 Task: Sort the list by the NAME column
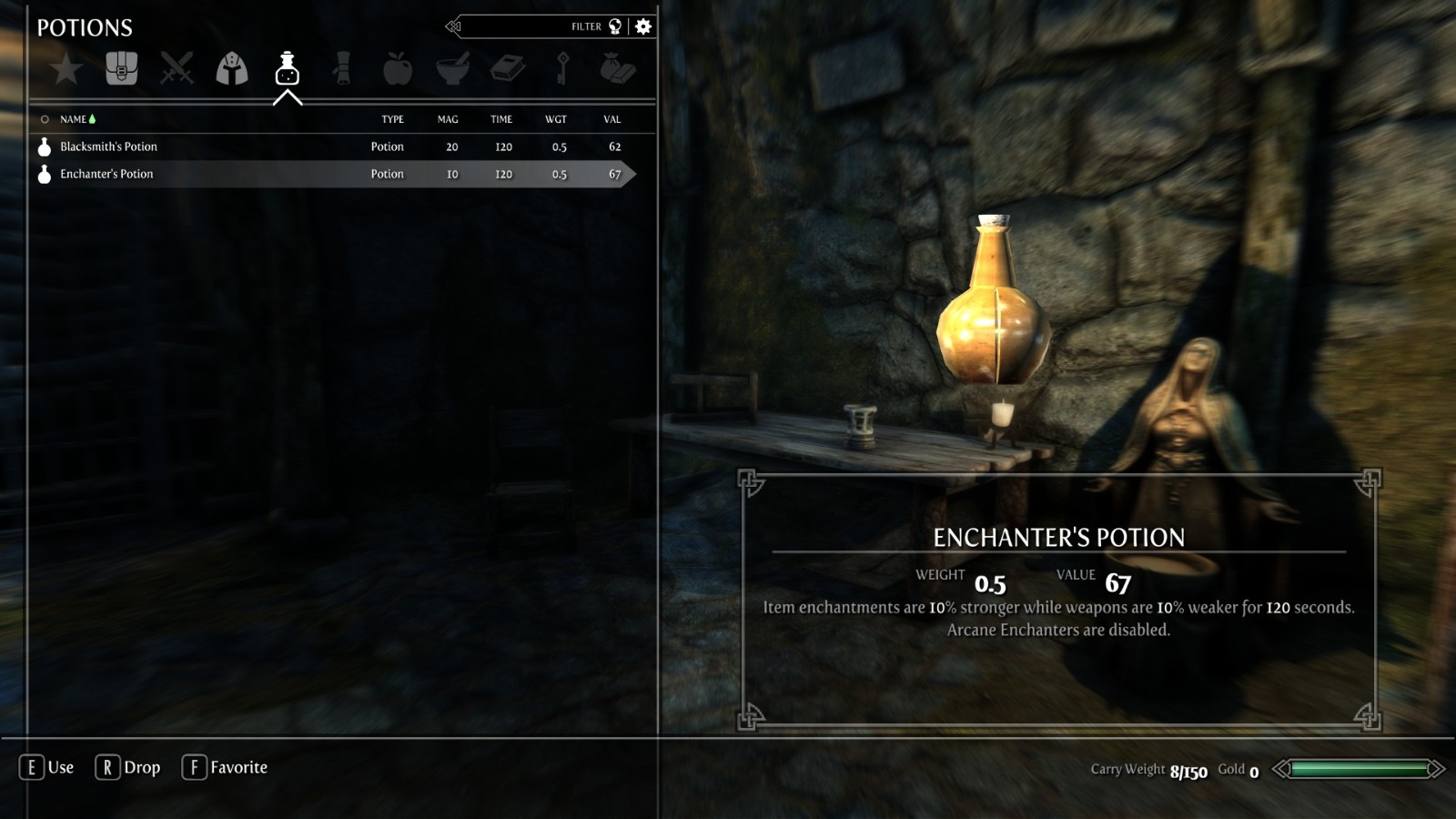point(74,119)
